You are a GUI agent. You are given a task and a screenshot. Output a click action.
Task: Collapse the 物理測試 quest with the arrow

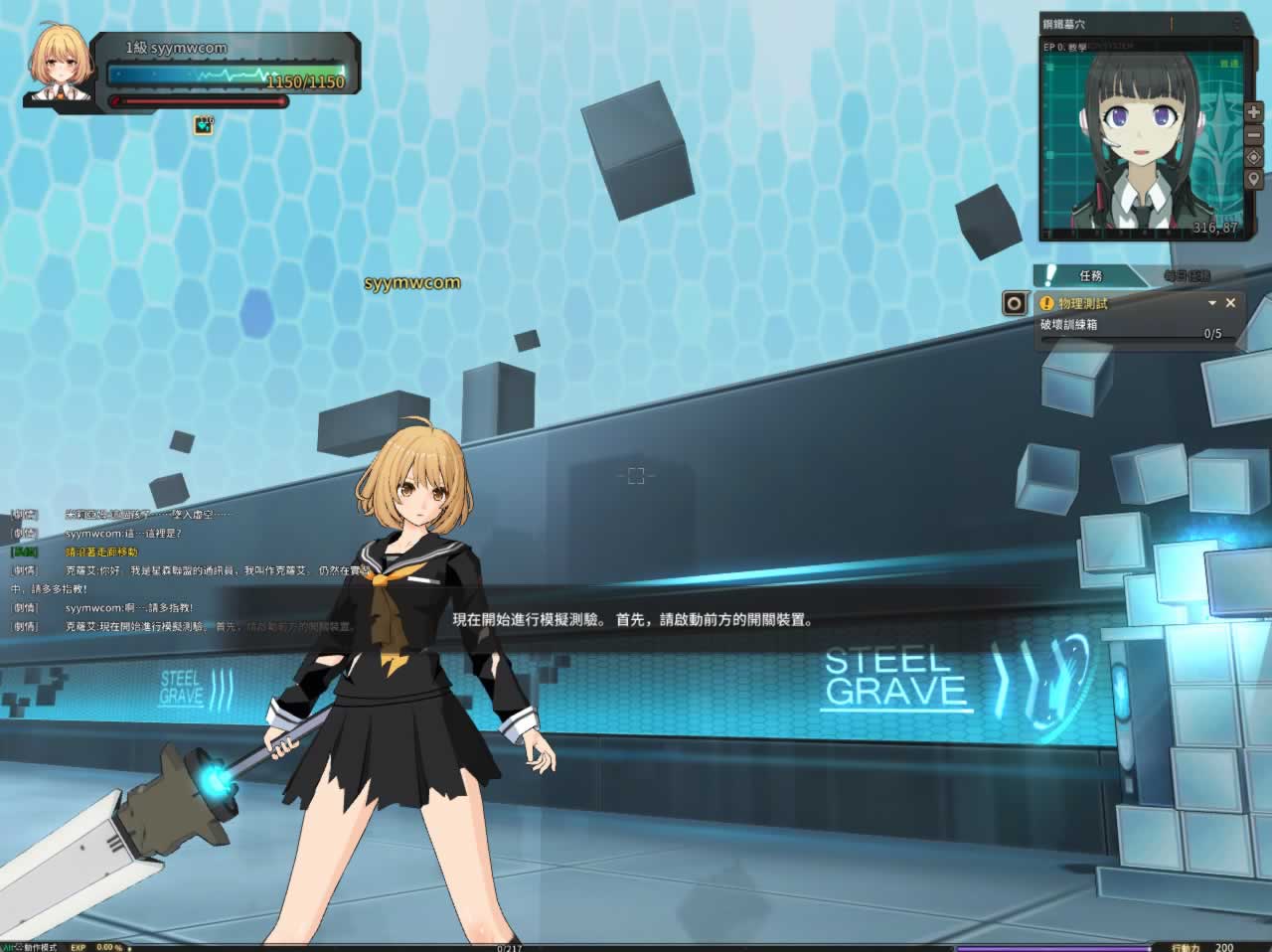1211,303
